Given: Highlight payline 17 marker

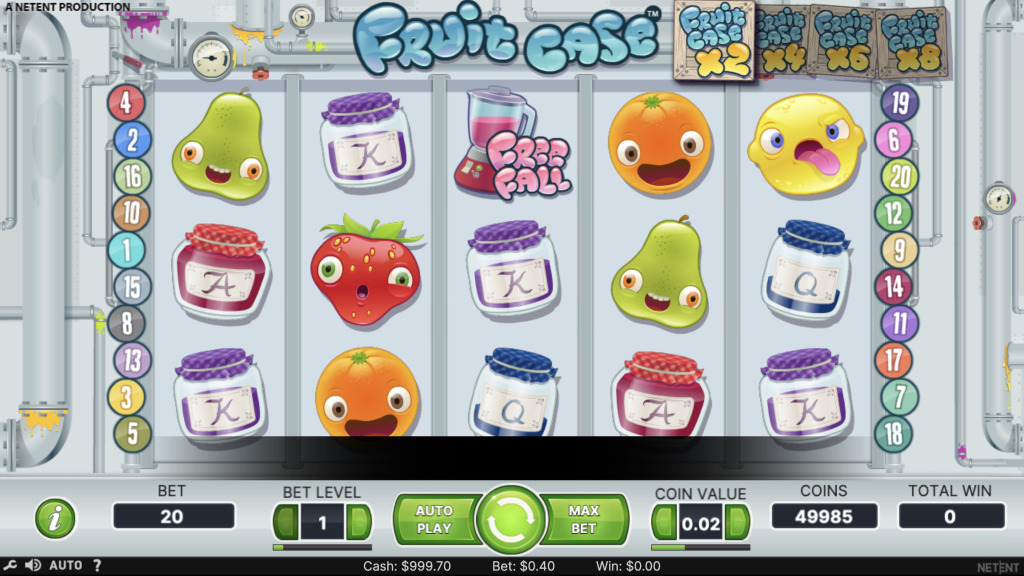Looking at the screenshot, I should (893, 360).
